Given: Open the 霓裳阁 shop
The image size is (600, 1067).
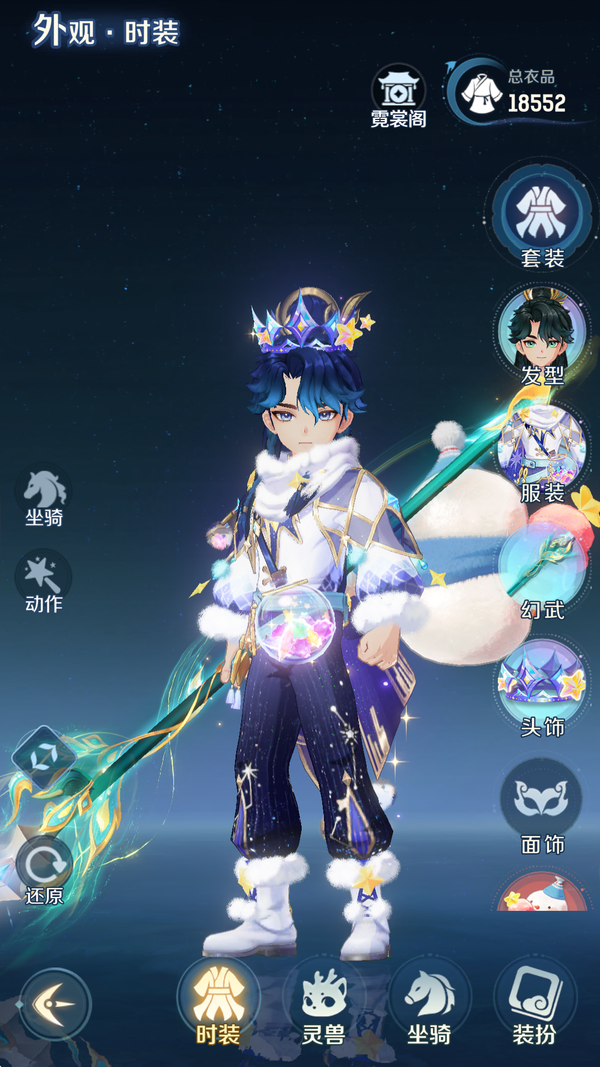Looking at the screenshot, I should click(399, 96).
